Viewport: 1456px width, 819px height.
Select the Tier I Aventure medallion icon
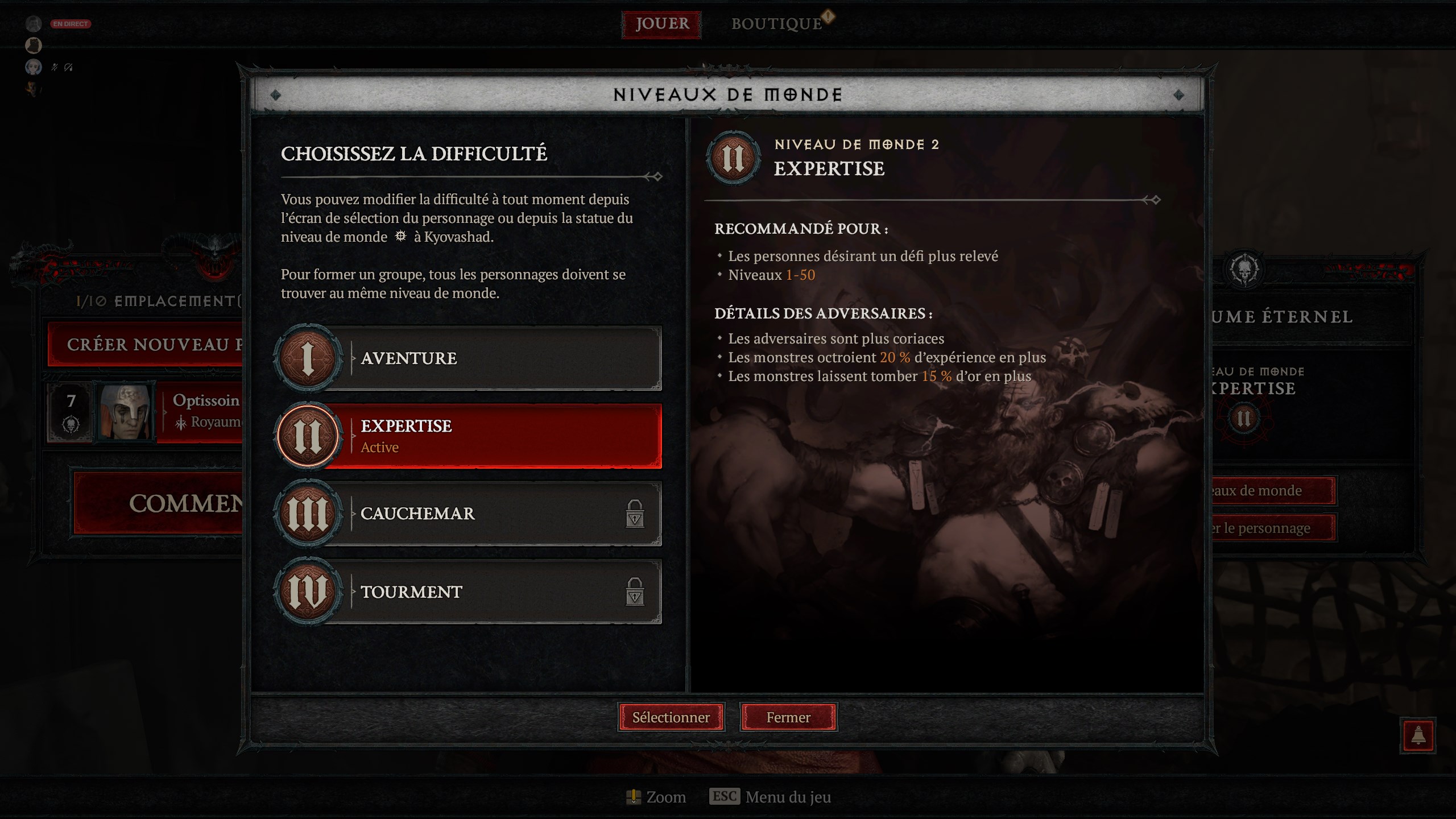pyautogui.click(x=308, y=359)
